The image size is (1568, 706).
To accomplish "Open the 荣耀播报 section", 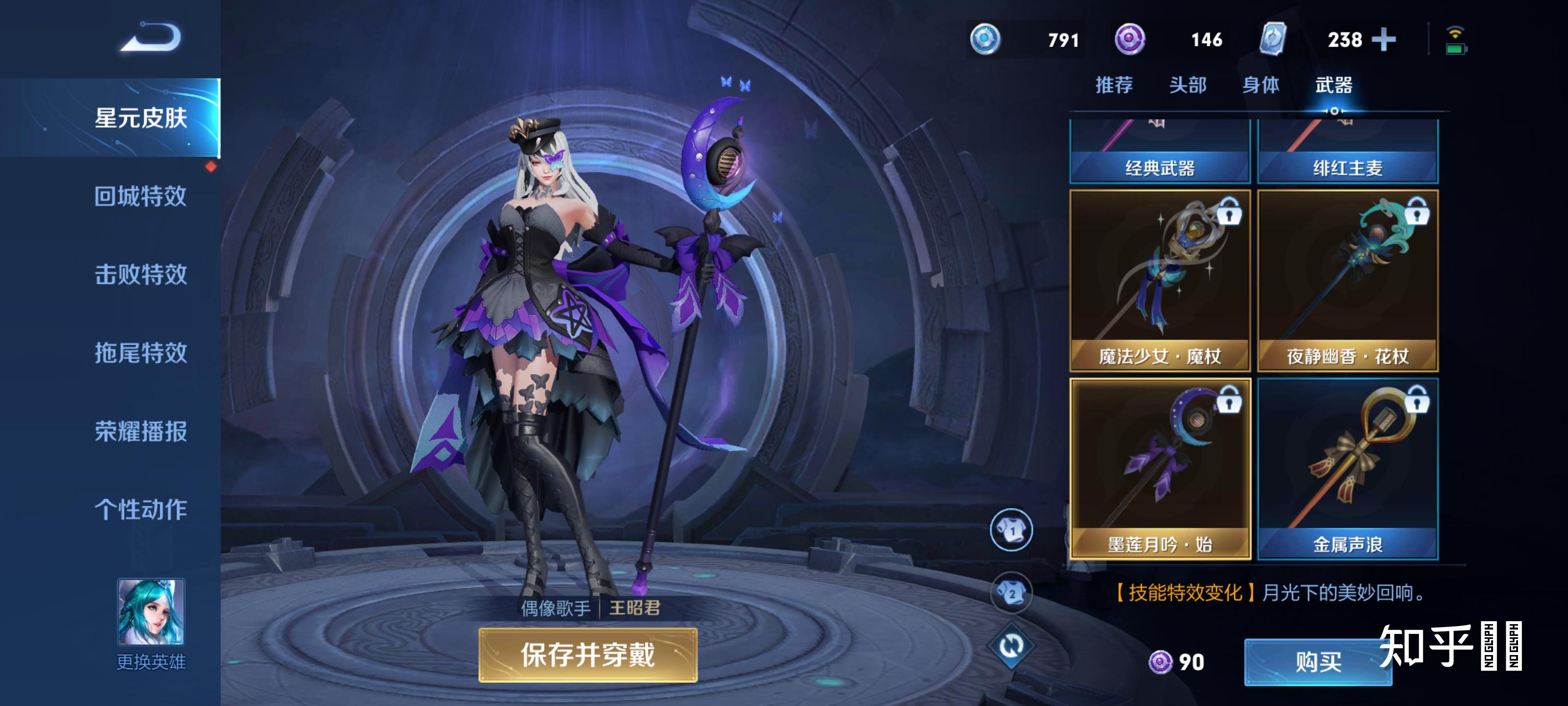I will (141, 431).
